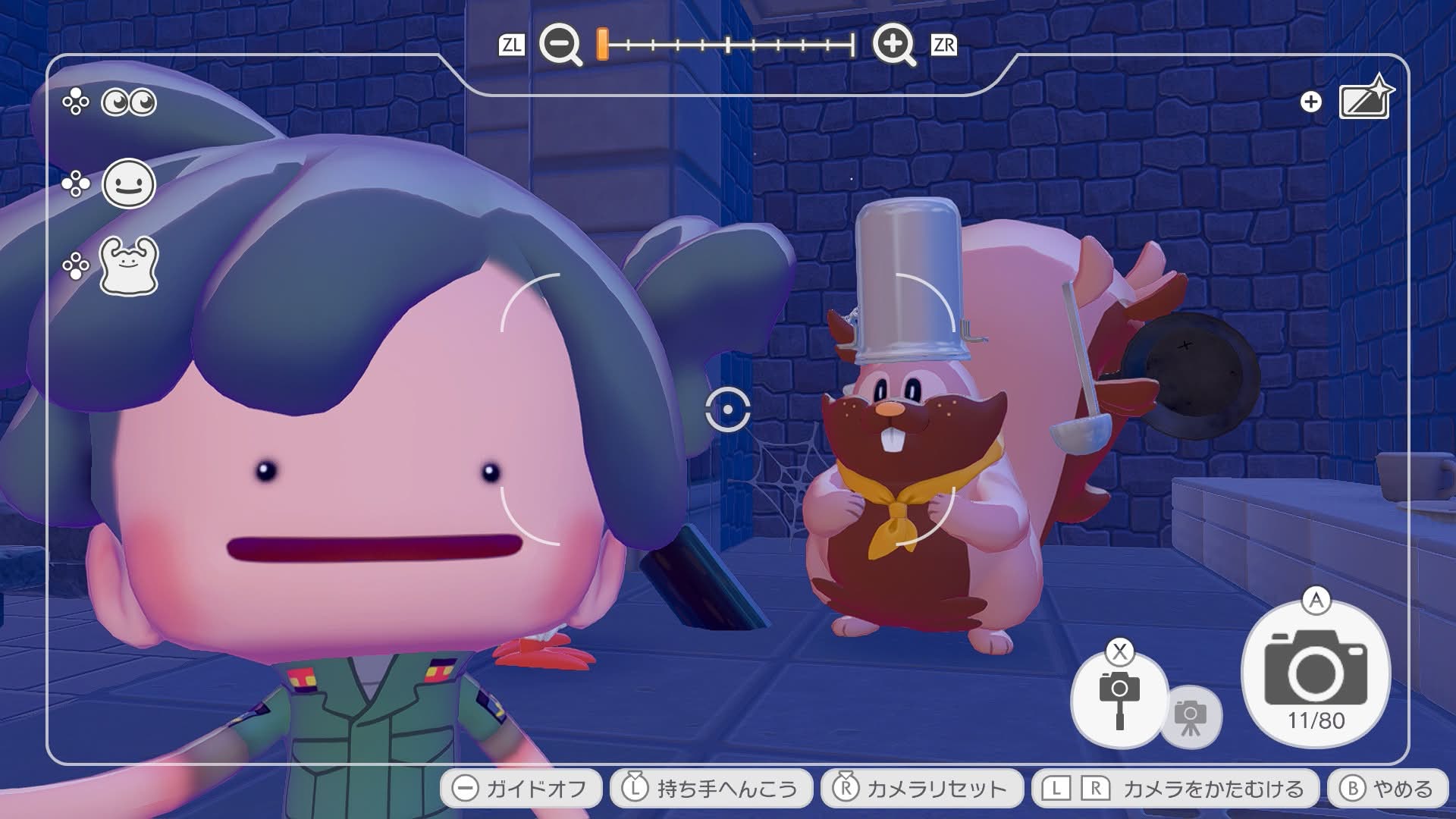The width and height of the screenshot is (1456, 819).
Task: Zoom in with the plus magnifier
Action: point(894,45)
